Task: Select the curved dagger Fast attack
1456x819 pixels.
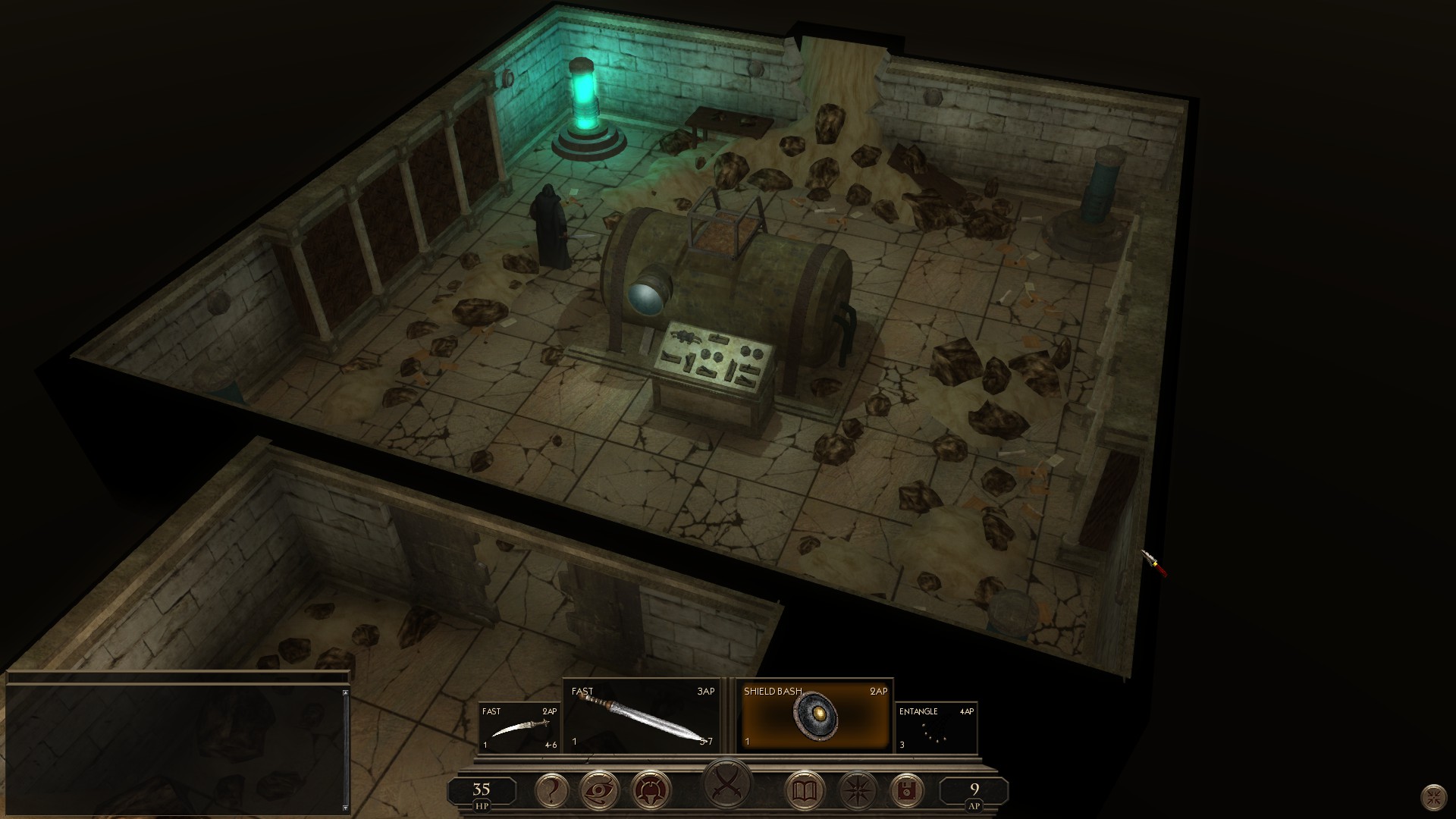Action: 519,727
